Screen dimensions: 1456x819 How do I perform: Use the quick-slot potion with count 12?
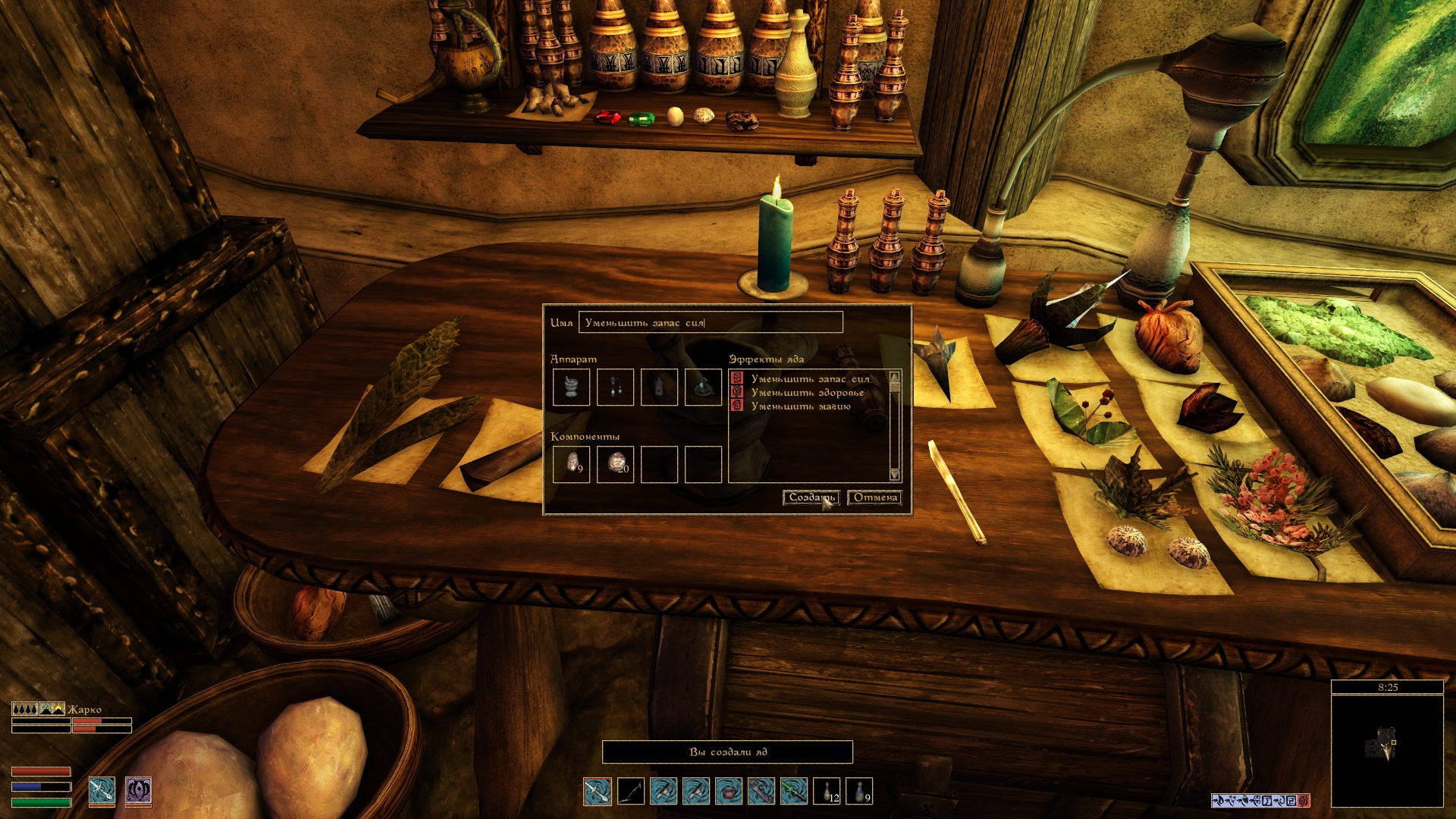[827, 791]
